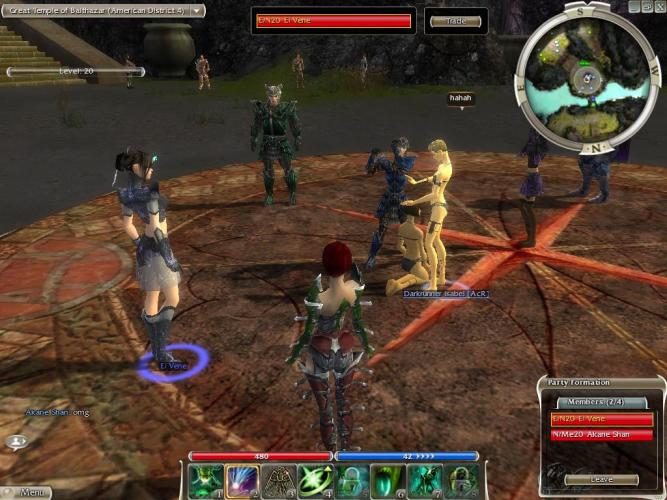Open the district selection dropdown

click(x=198, y=10)
